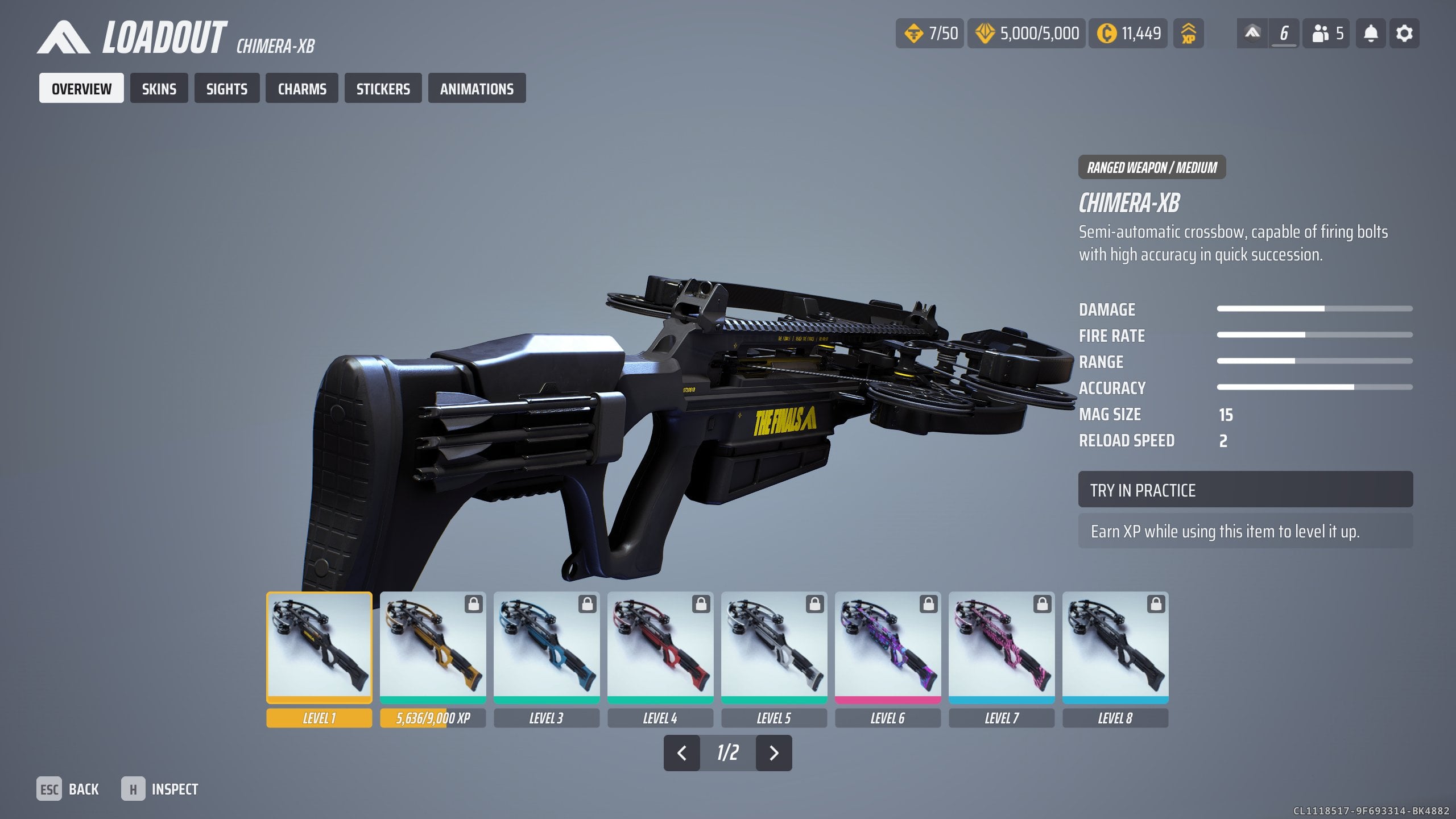Open the friends list icon
The height and width of the screenshot is (819, 1456).
click(1326, 34)
